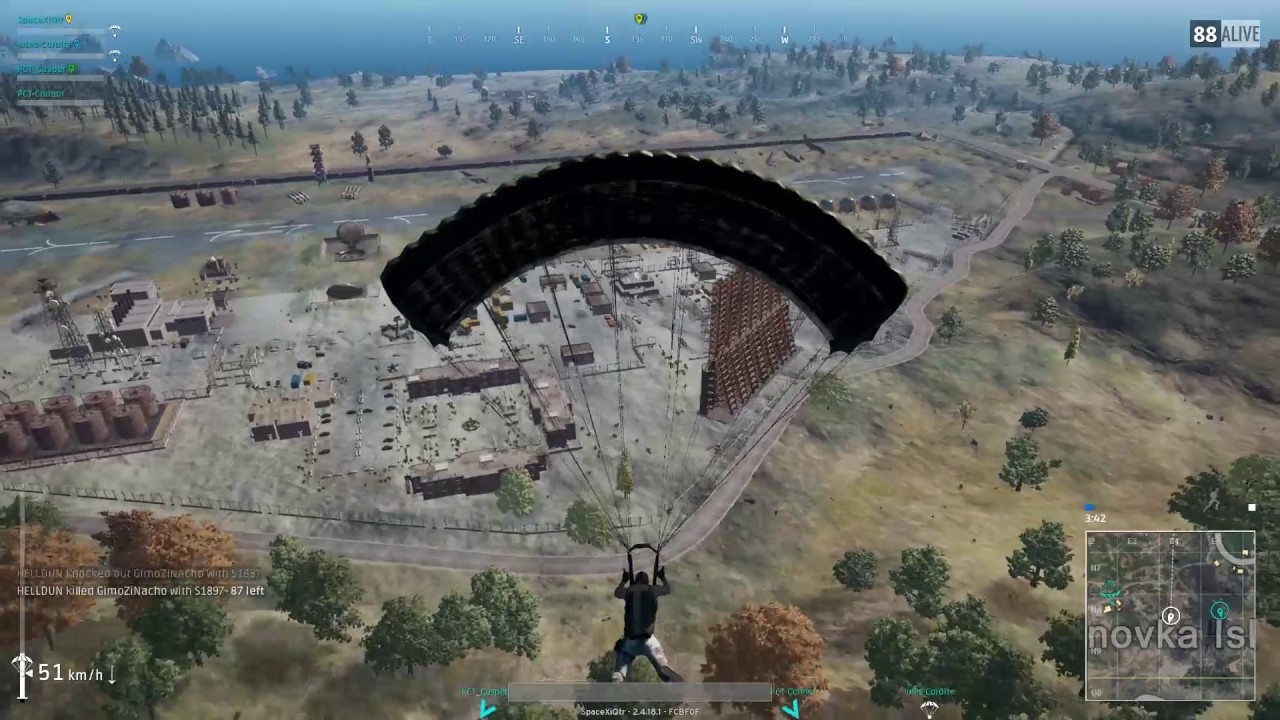Click PCT_Gasper's green teammate marker icon
Screen dimensions: 1280x720
72,69
